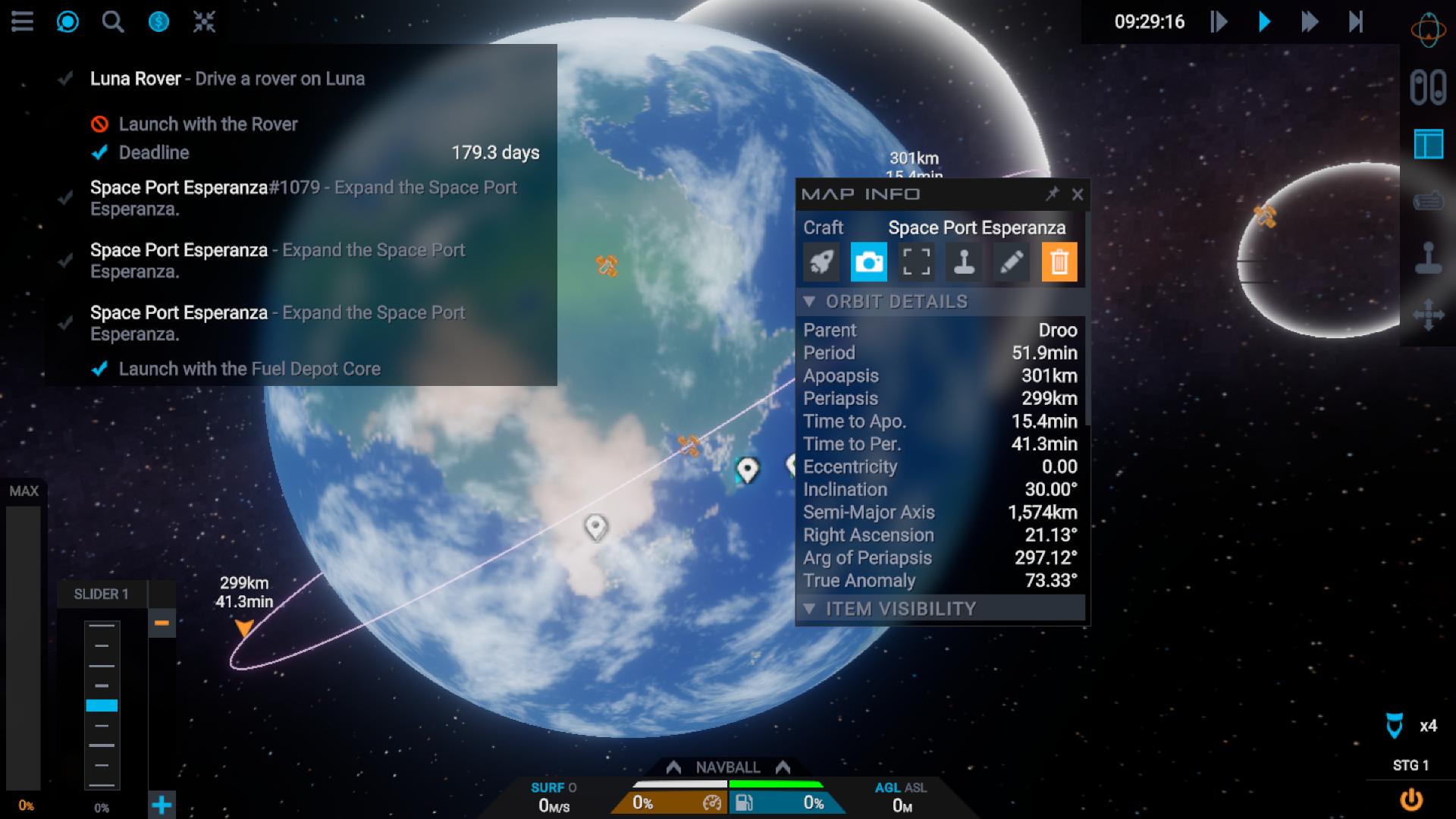Screen dimensions: 1456x819
Task: Slow down time with step button
Action: point(1219,21)
